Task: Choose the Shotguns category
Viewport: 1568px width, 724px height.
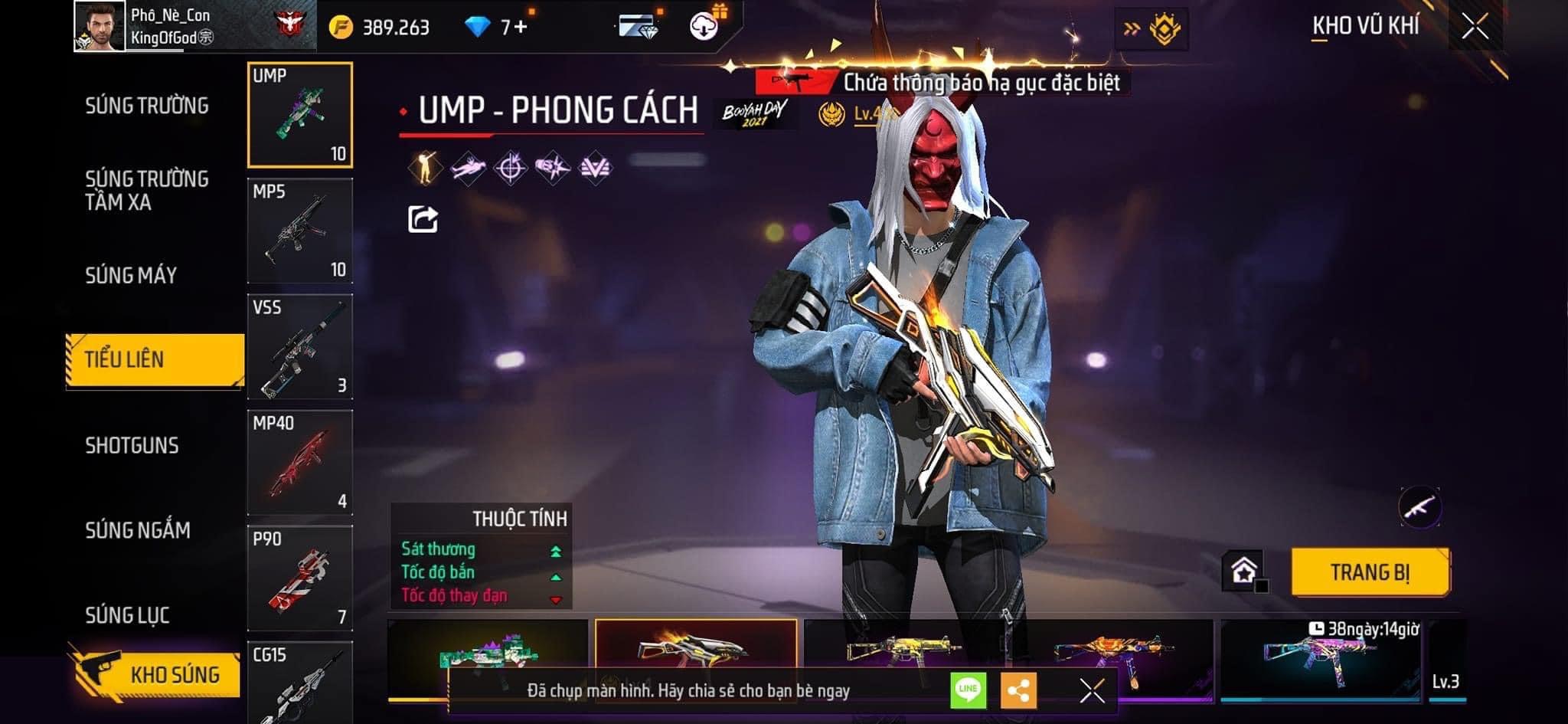Action: coord(132,445)
